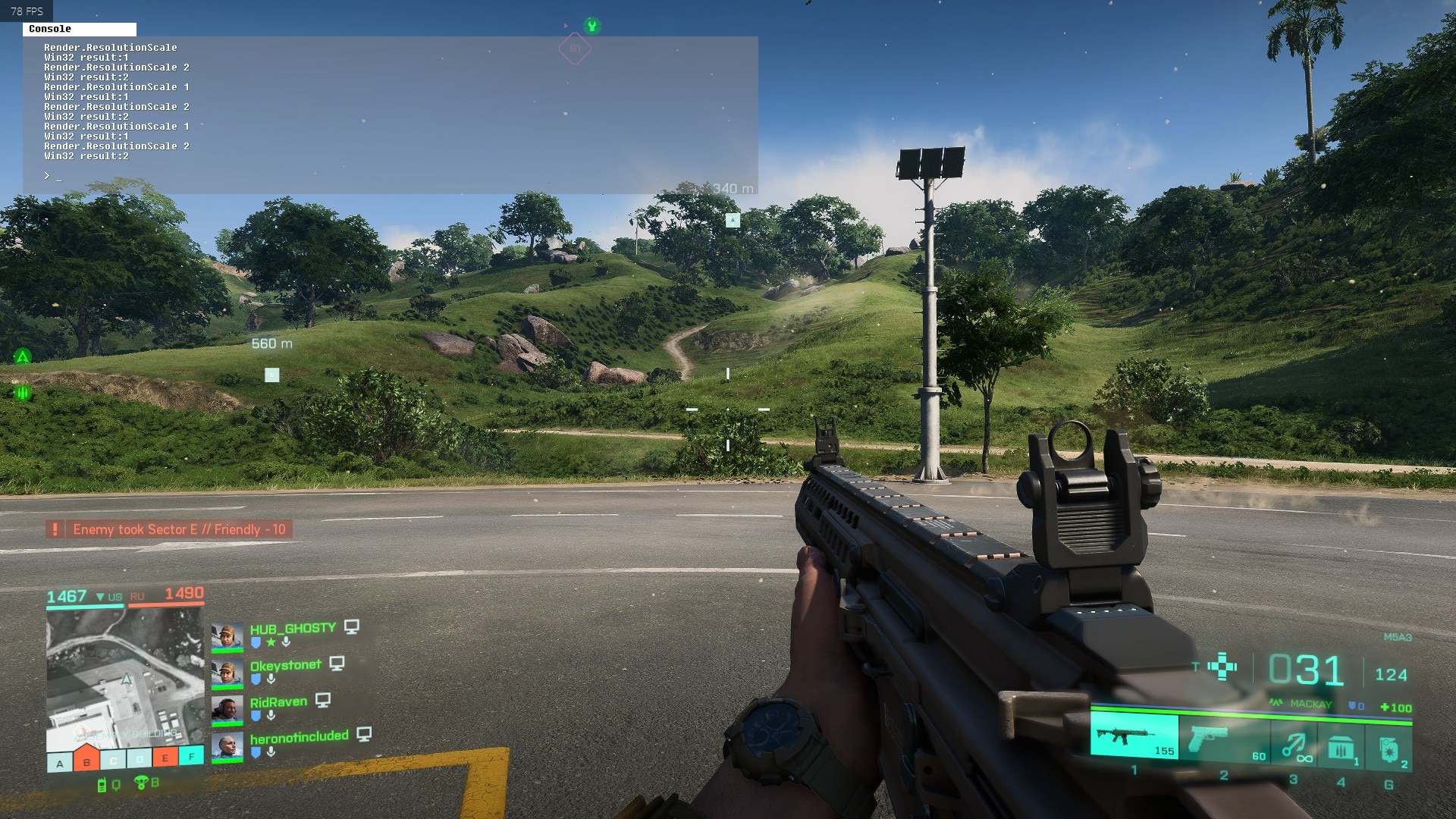Select sector C objective tile
Image resolution: width=1456 pixels, height=819 pixels.
tap(113, 760)
